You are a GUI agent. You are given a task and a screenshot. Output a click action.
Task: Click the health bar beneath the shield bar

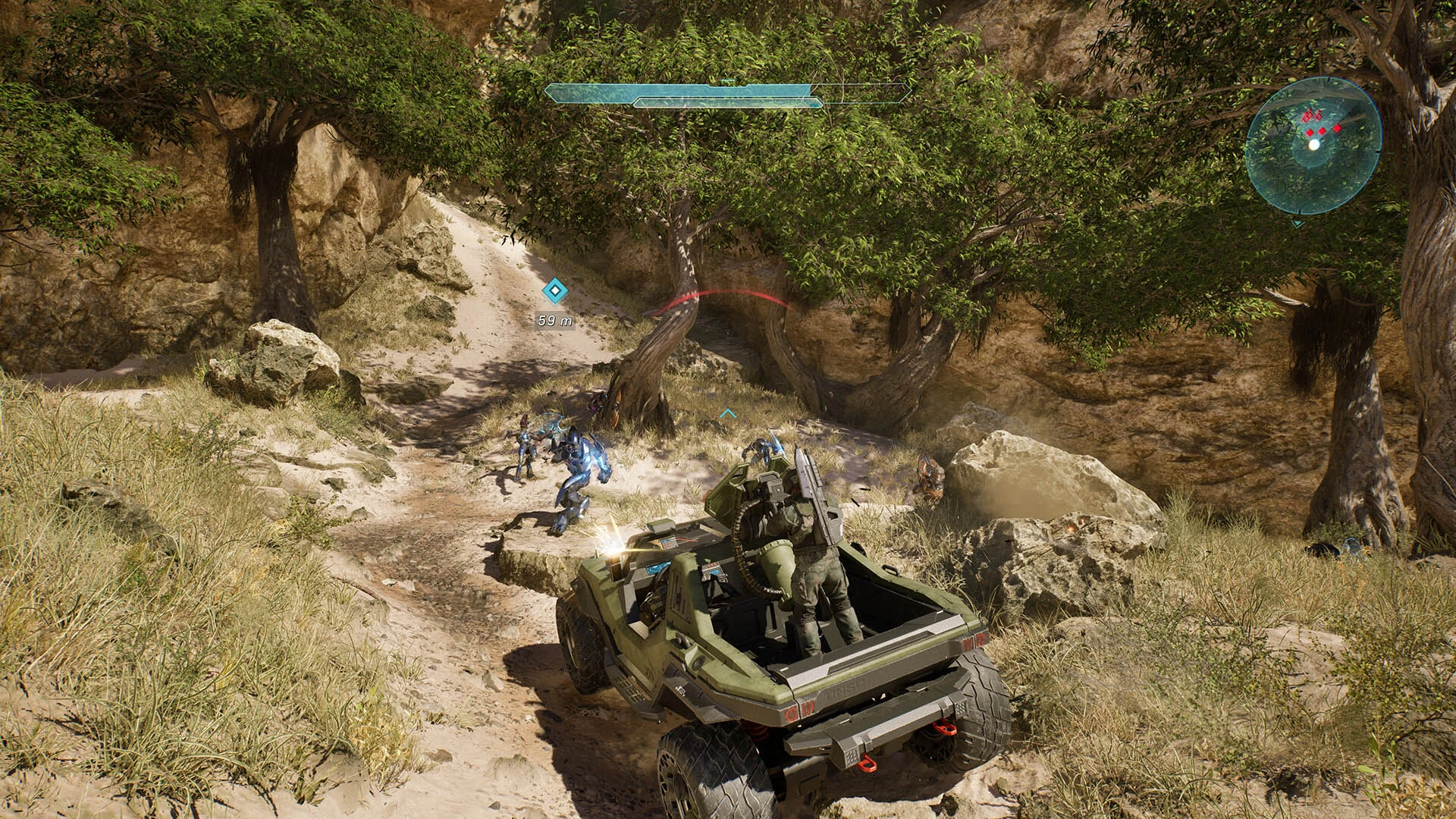tap(728, 102)
